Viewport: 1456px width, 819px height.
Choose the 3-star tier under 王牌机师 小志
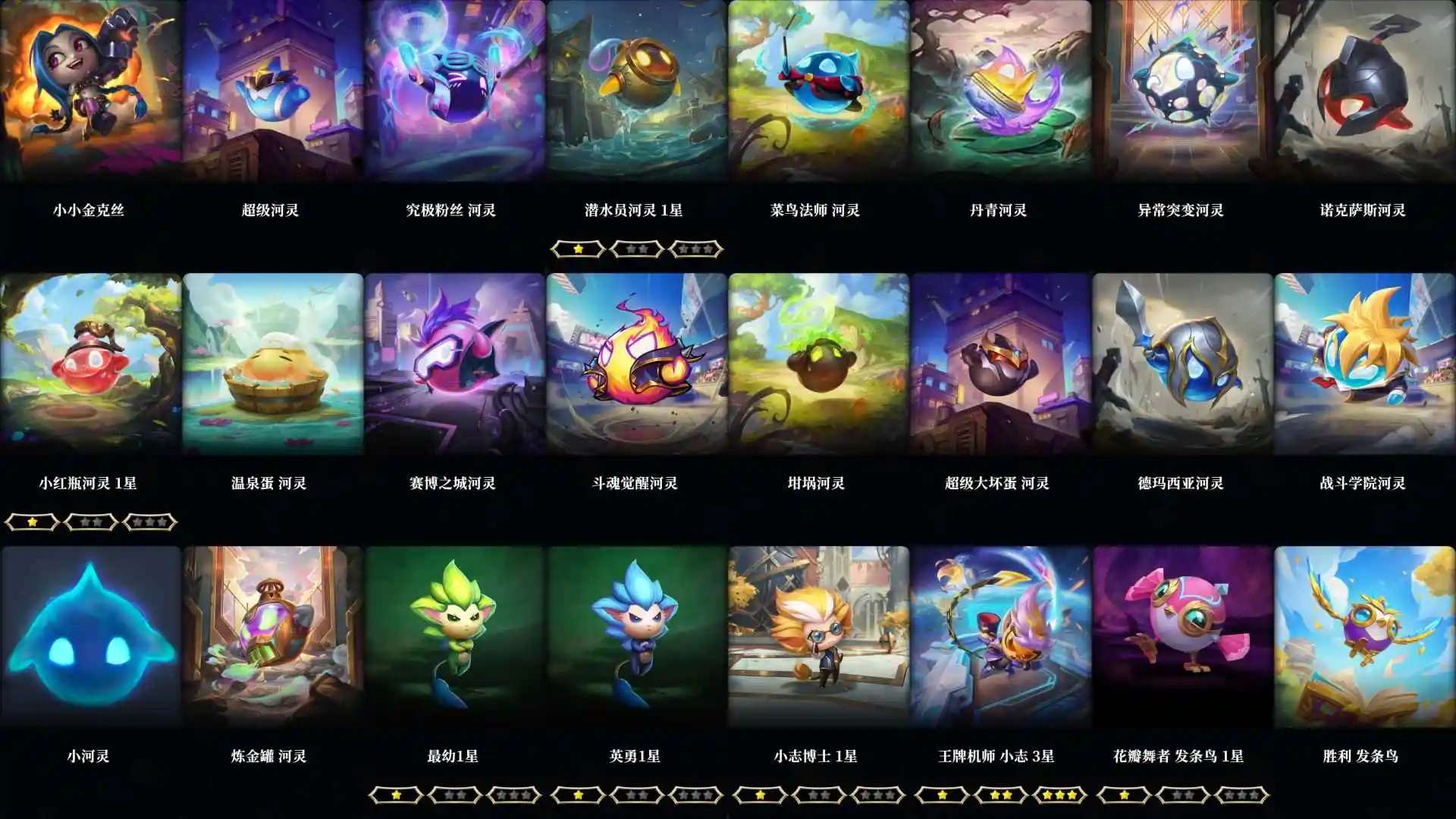coord(1060,795)
